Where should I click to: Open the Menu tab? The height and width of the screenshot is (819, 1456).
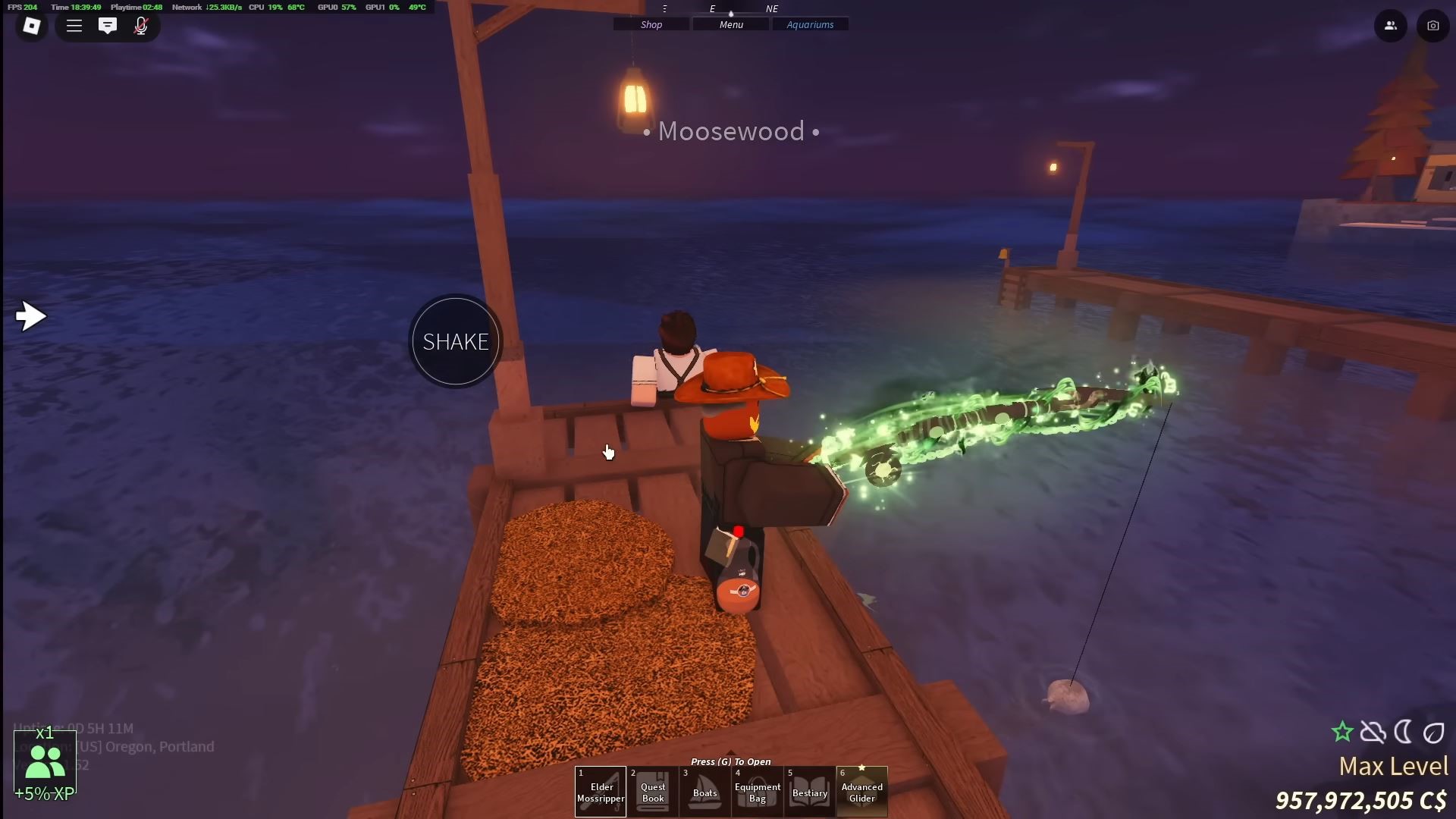coord(731,25)
